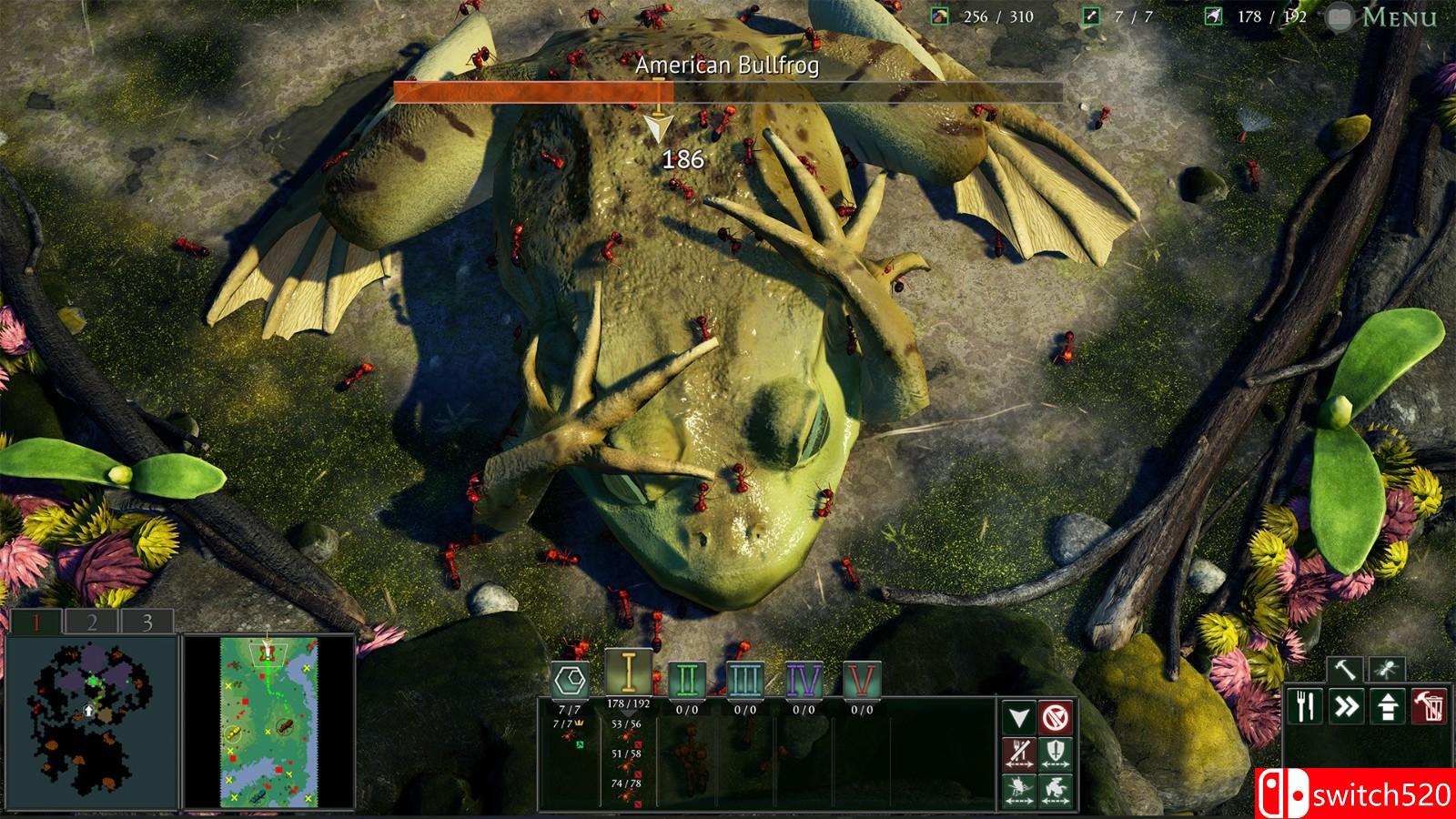Click the creature stance icon with arrows
Screen dimensions: 1456x819
point(1056,790)
